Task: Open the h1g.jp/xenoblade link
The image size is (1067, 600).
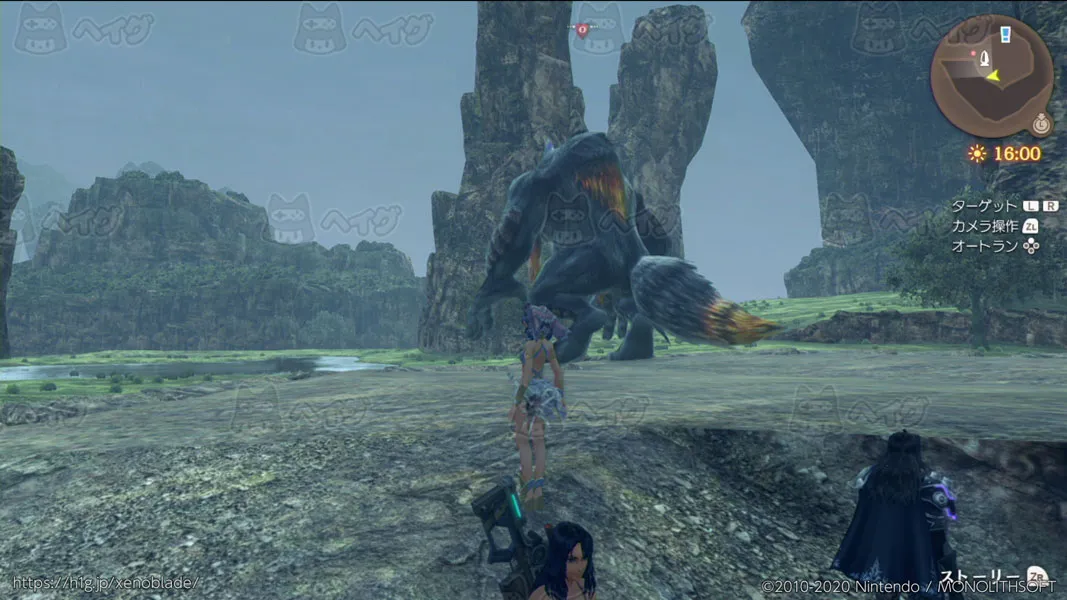Action: (x=104, y=582)
